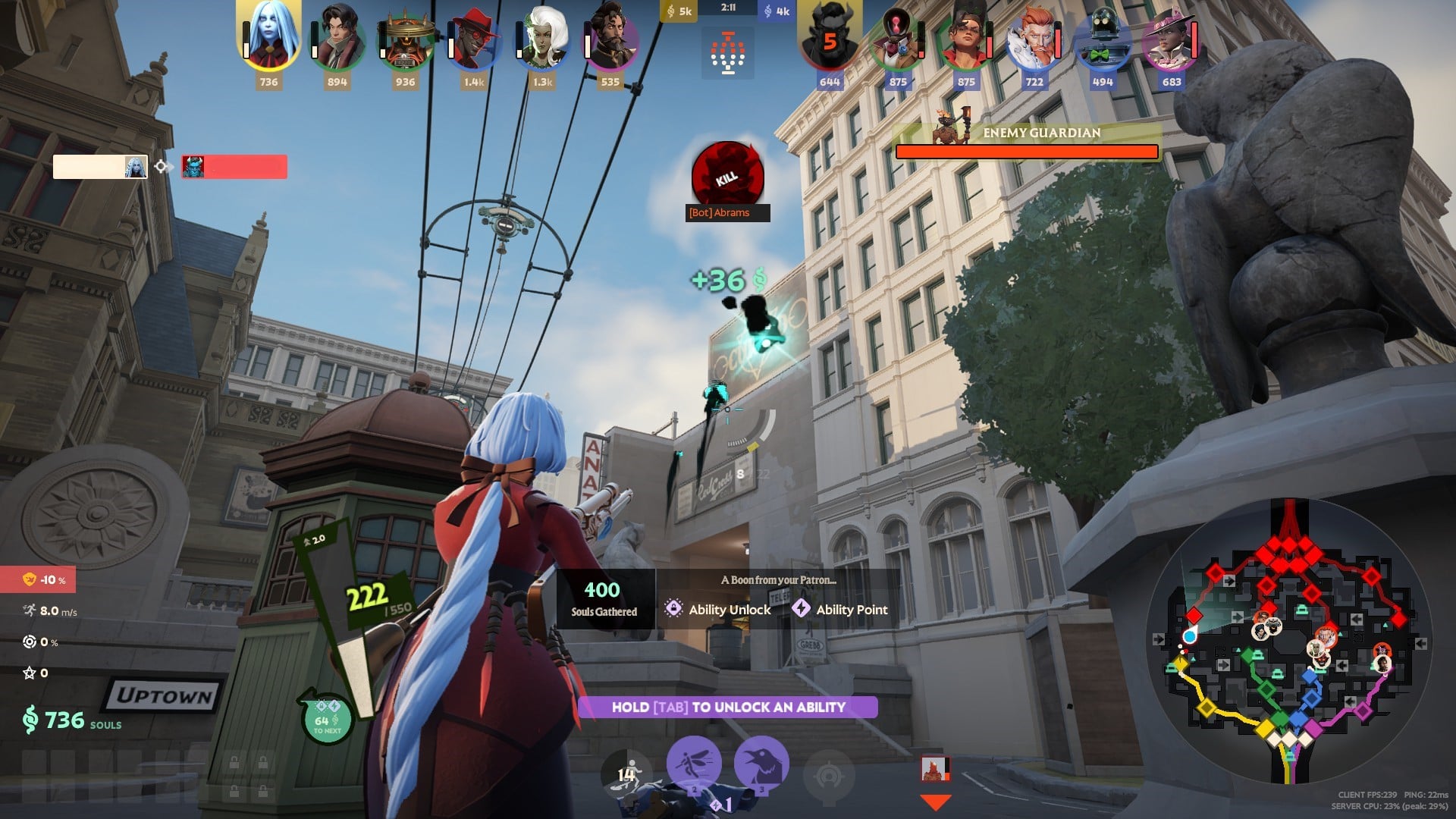Activate the winged dash ability

(x=694, y=764)
